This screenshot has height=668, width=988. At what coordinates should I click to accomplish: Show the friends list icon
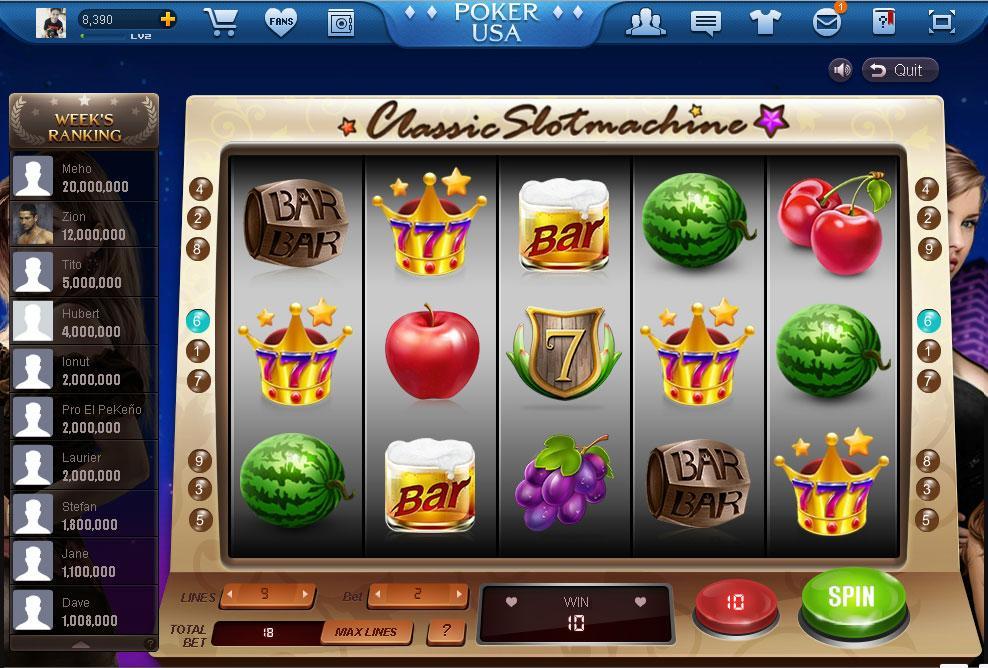646,21
